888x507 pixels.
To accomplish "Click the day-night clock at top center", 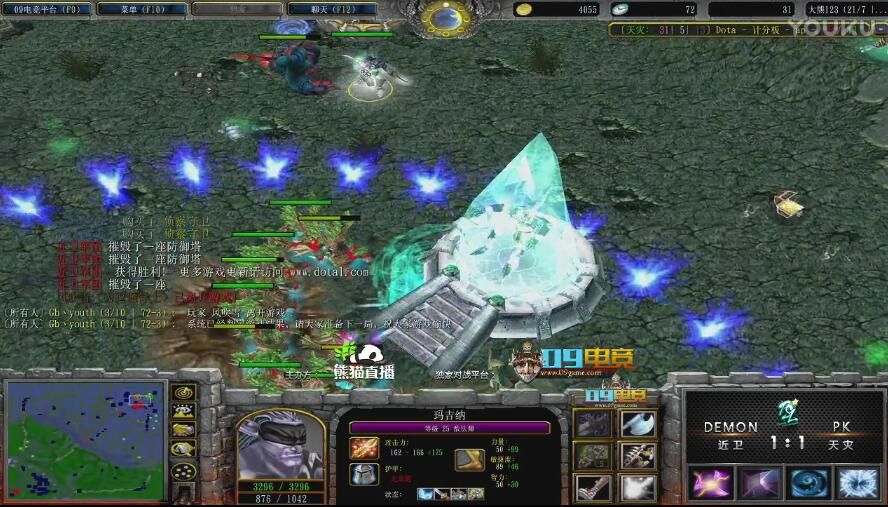I will point(443,16).
